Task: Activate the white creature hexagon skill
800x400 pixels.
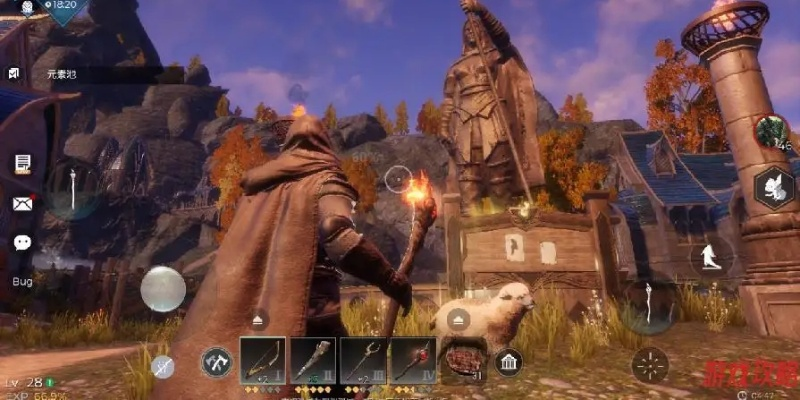Action: 773,187
